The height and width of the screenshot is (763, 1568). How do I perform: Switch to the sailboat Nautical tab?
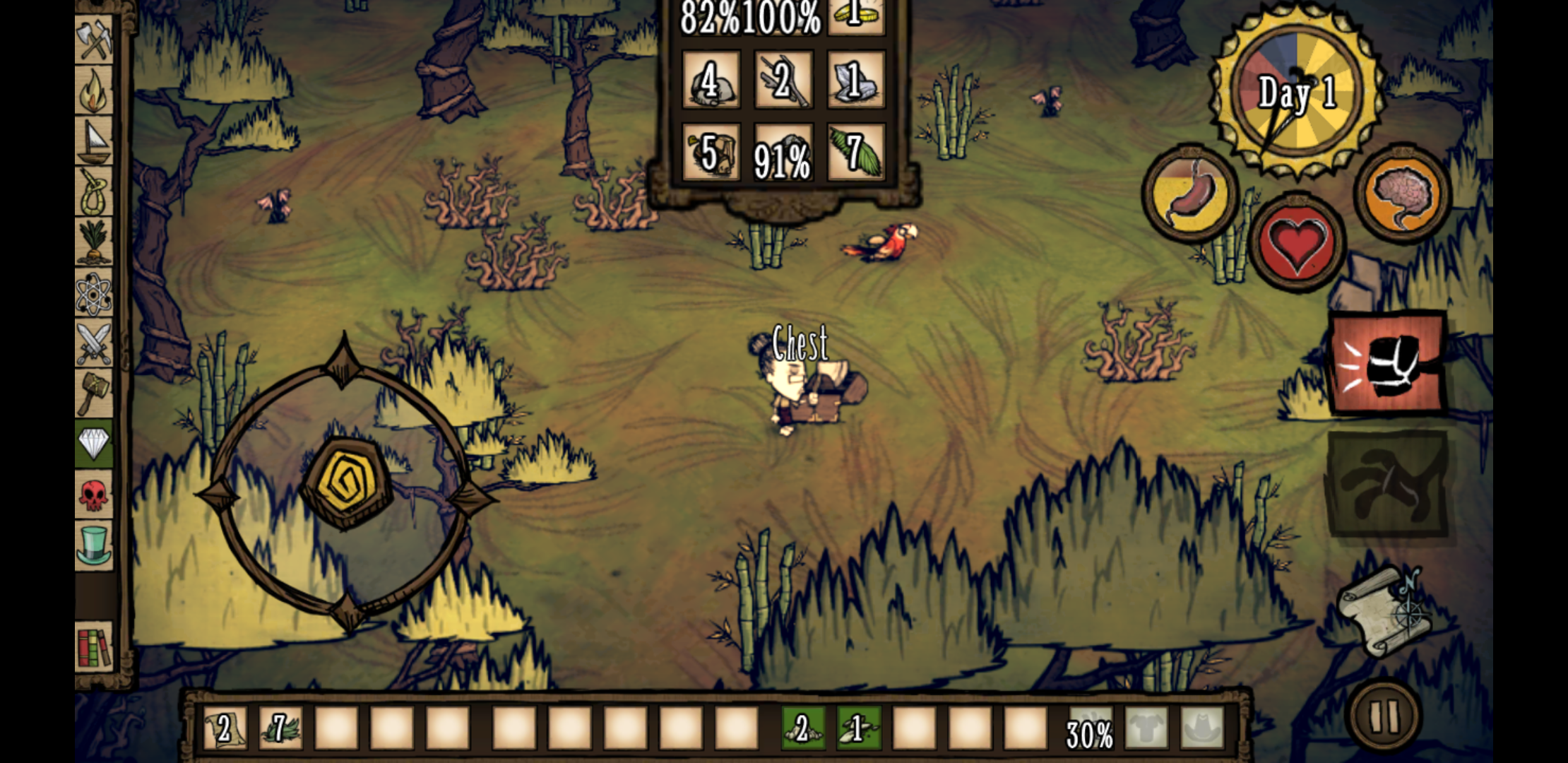[x=94, y=141]
